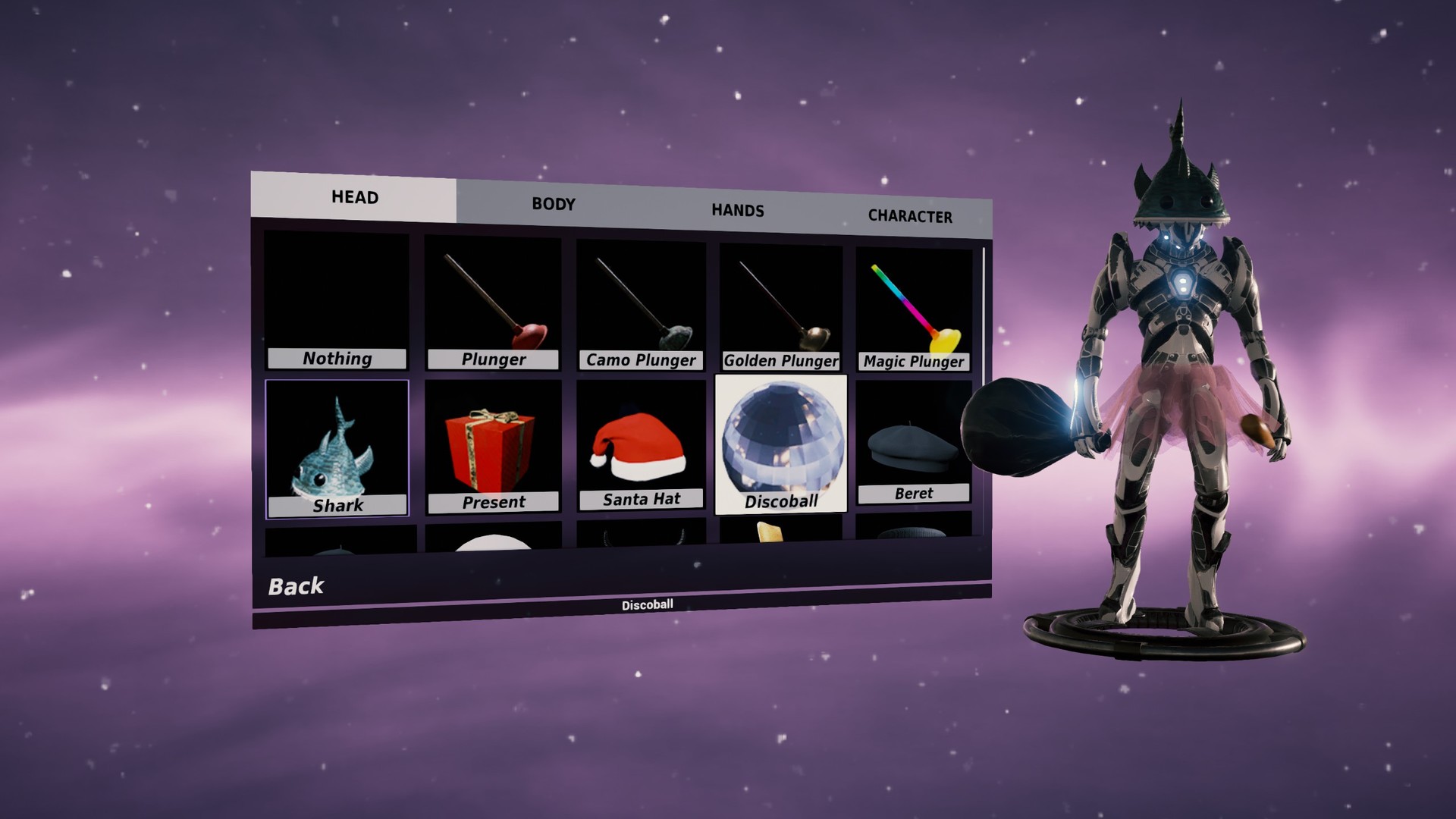Put on the Santa Hat
Screen dimensions: 1456x819
point(641,446)
